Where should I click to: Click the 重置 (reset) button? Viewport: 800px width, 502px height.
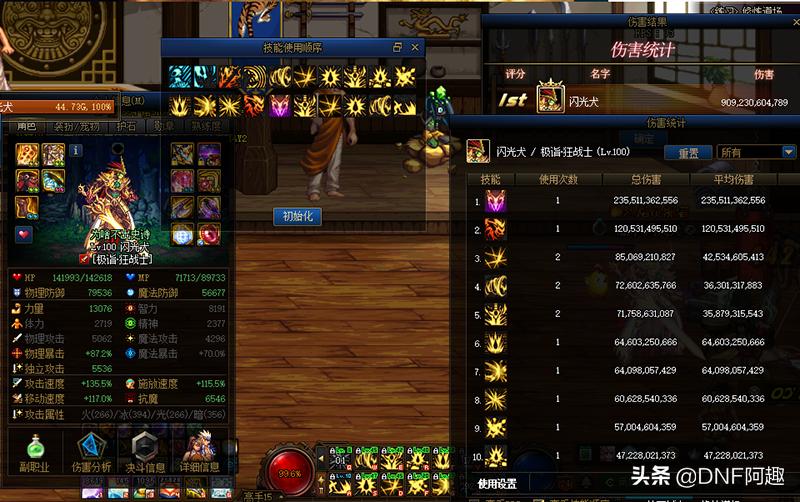click(x=688, y=153)
